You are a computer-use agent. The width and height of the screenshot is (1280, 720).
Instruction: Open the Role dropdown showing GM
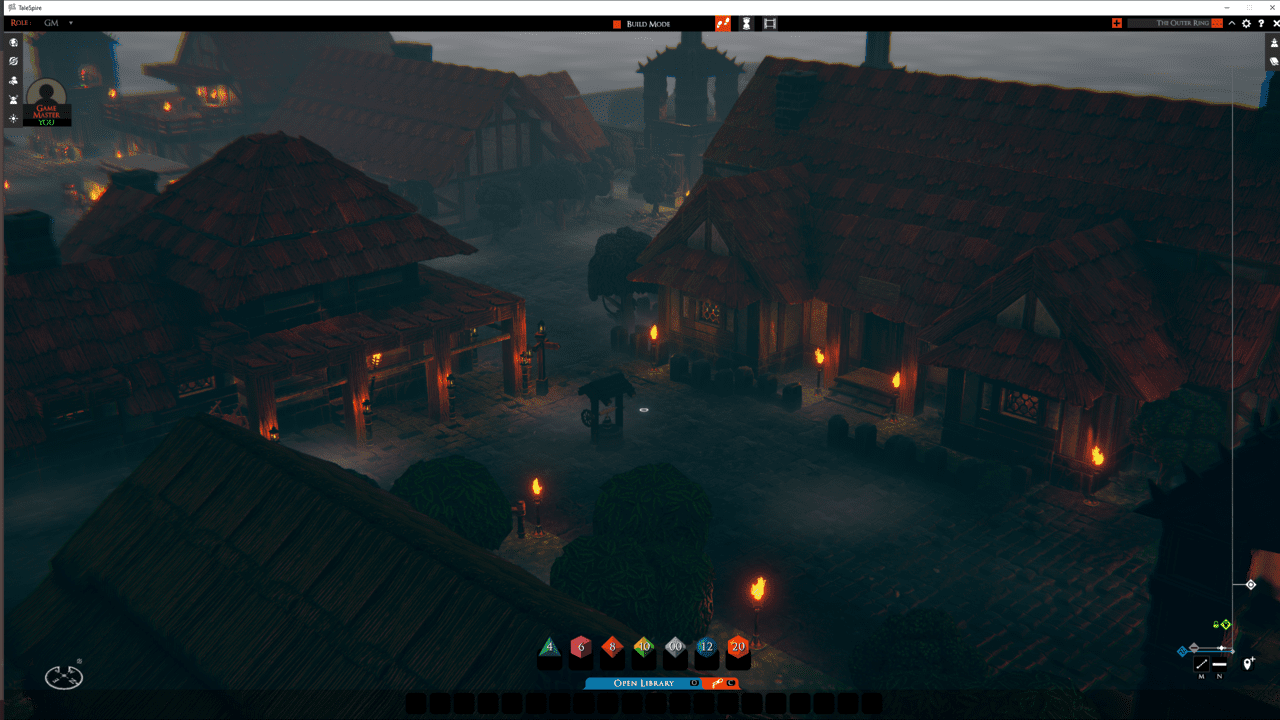[55, 22]
